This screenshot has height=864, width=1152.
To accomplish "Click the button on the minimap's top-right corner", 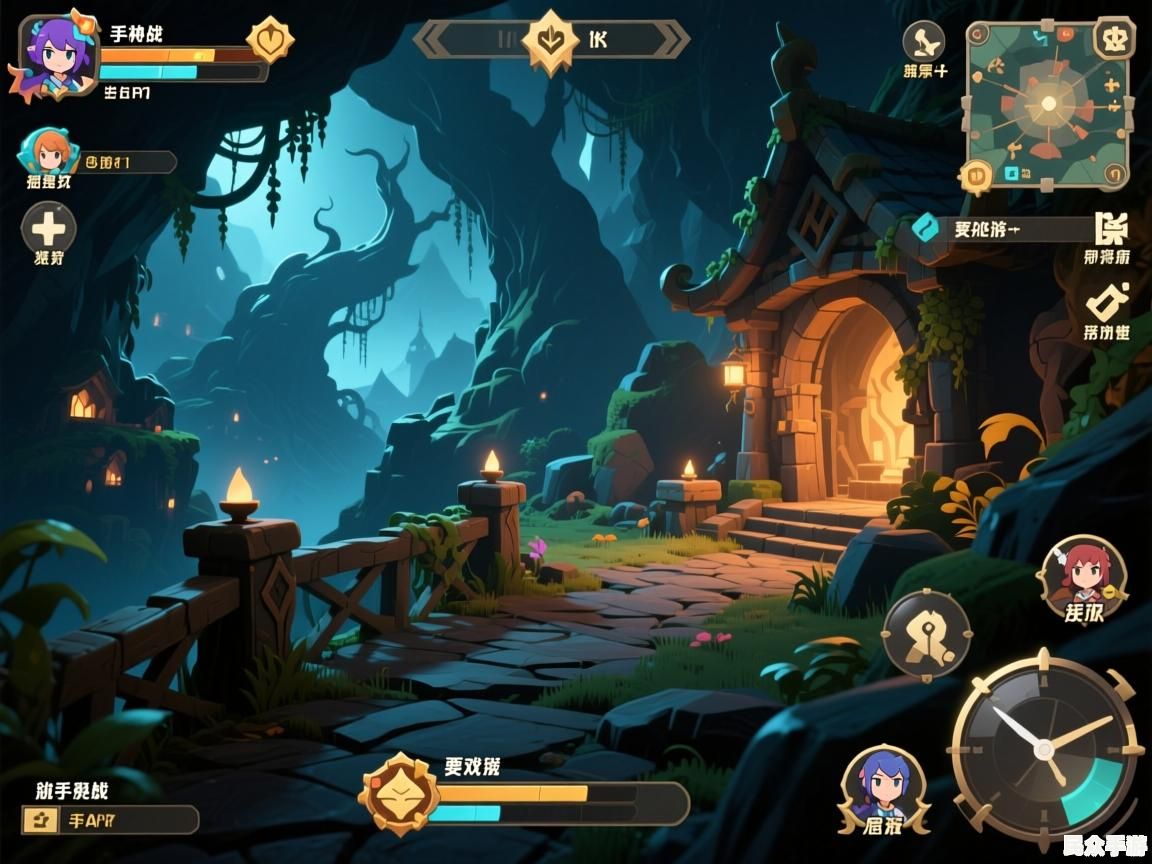I will (1111, 39).
